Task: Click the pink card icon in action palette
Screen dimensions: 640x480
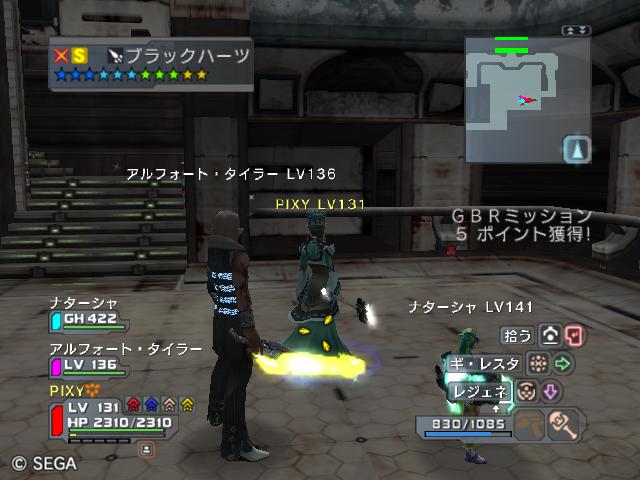Action: [573, 335]
